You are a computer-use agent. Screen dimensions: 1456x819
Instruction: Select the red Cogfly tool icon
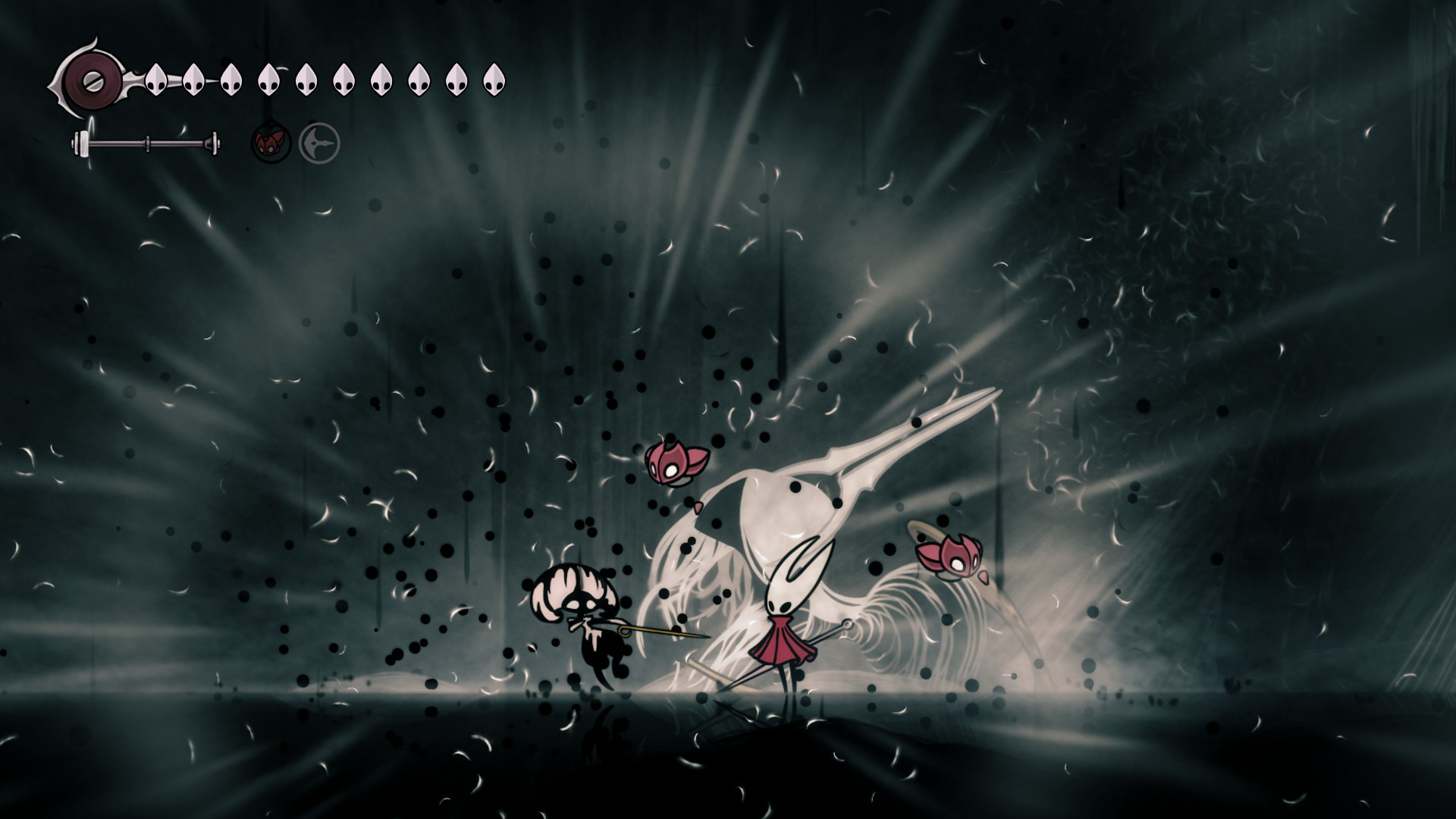(271, 142)
